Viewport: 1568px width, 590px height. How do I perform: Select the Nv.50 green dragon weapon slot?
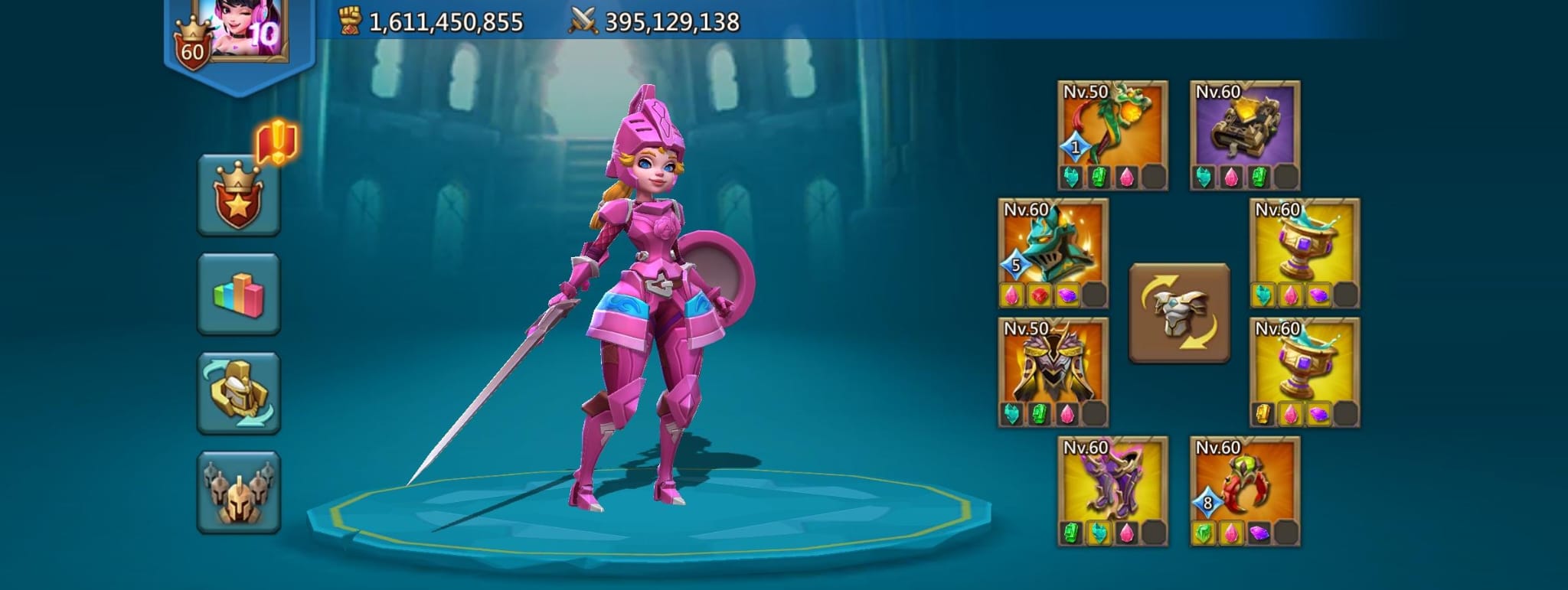(1112, 126)
